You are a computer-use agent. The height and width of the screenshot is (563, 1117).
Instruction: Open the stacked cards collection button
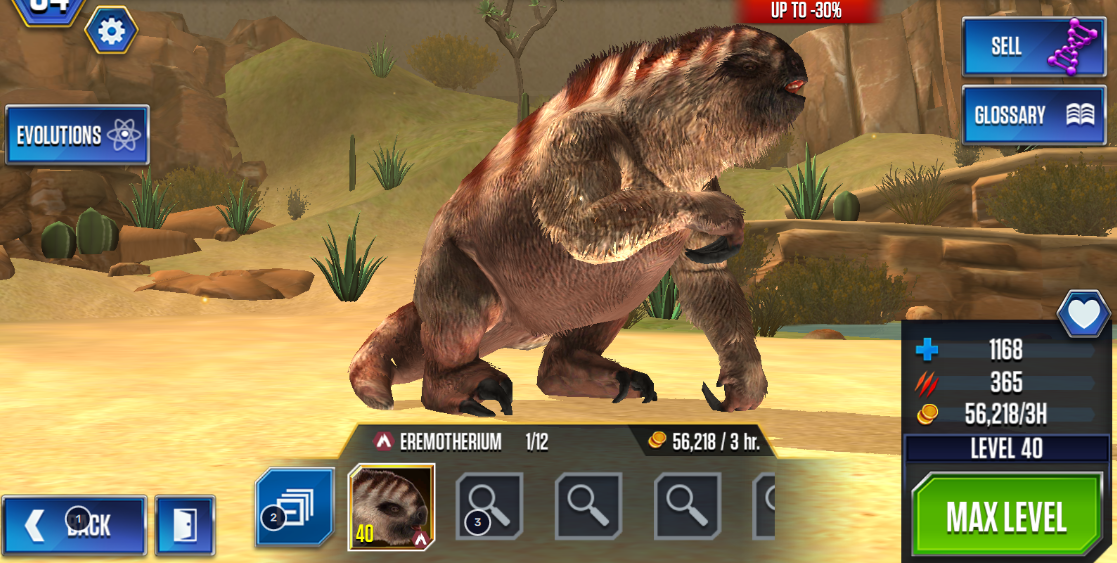295,508
